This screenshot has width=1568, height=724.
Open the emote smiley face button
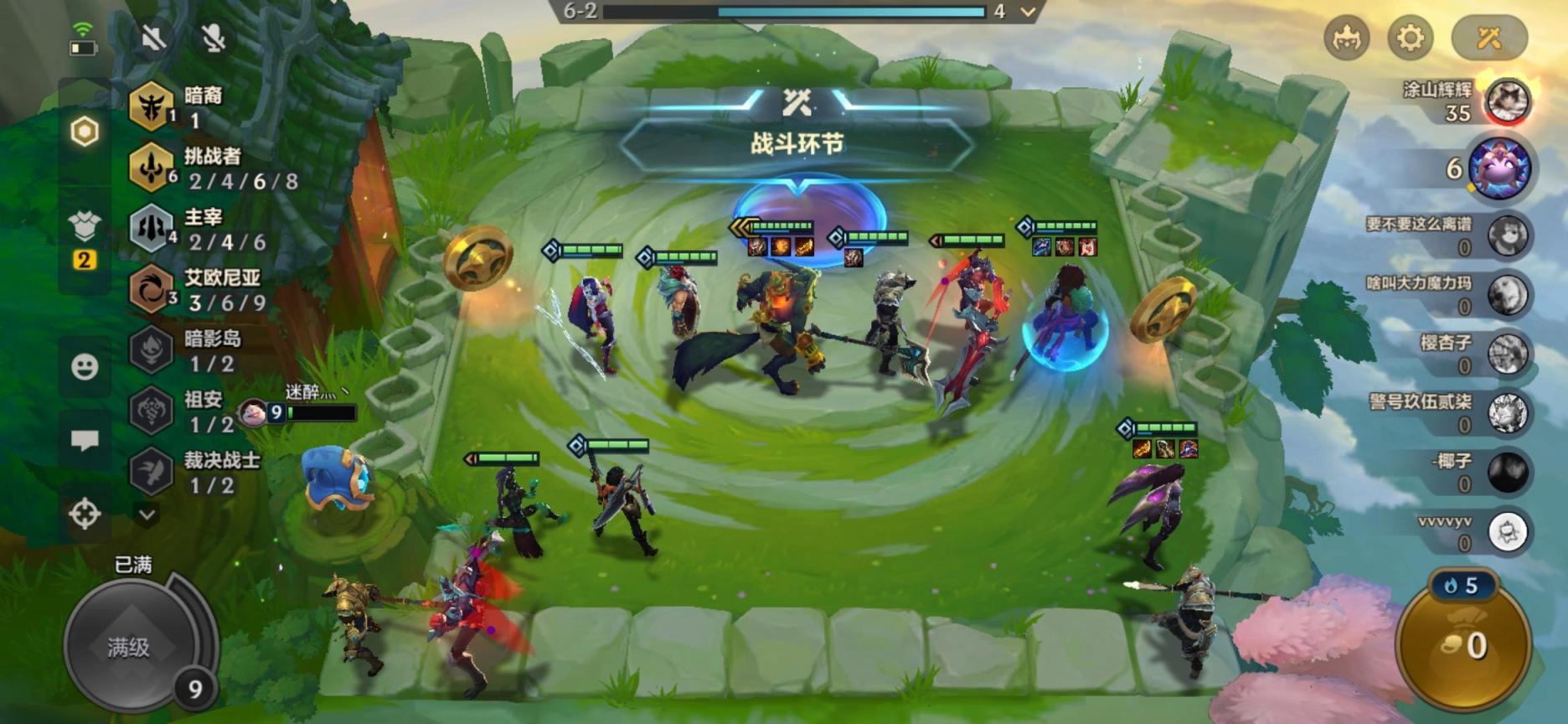tap(85, 367)
